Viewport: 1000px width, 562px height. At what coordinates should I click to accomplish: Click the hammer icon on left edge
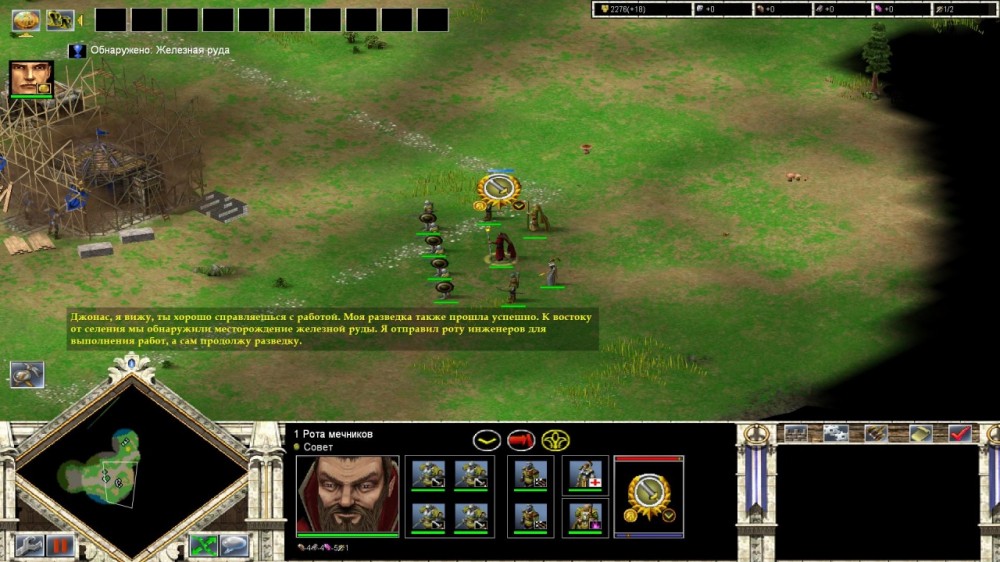(x=27, y=374)
